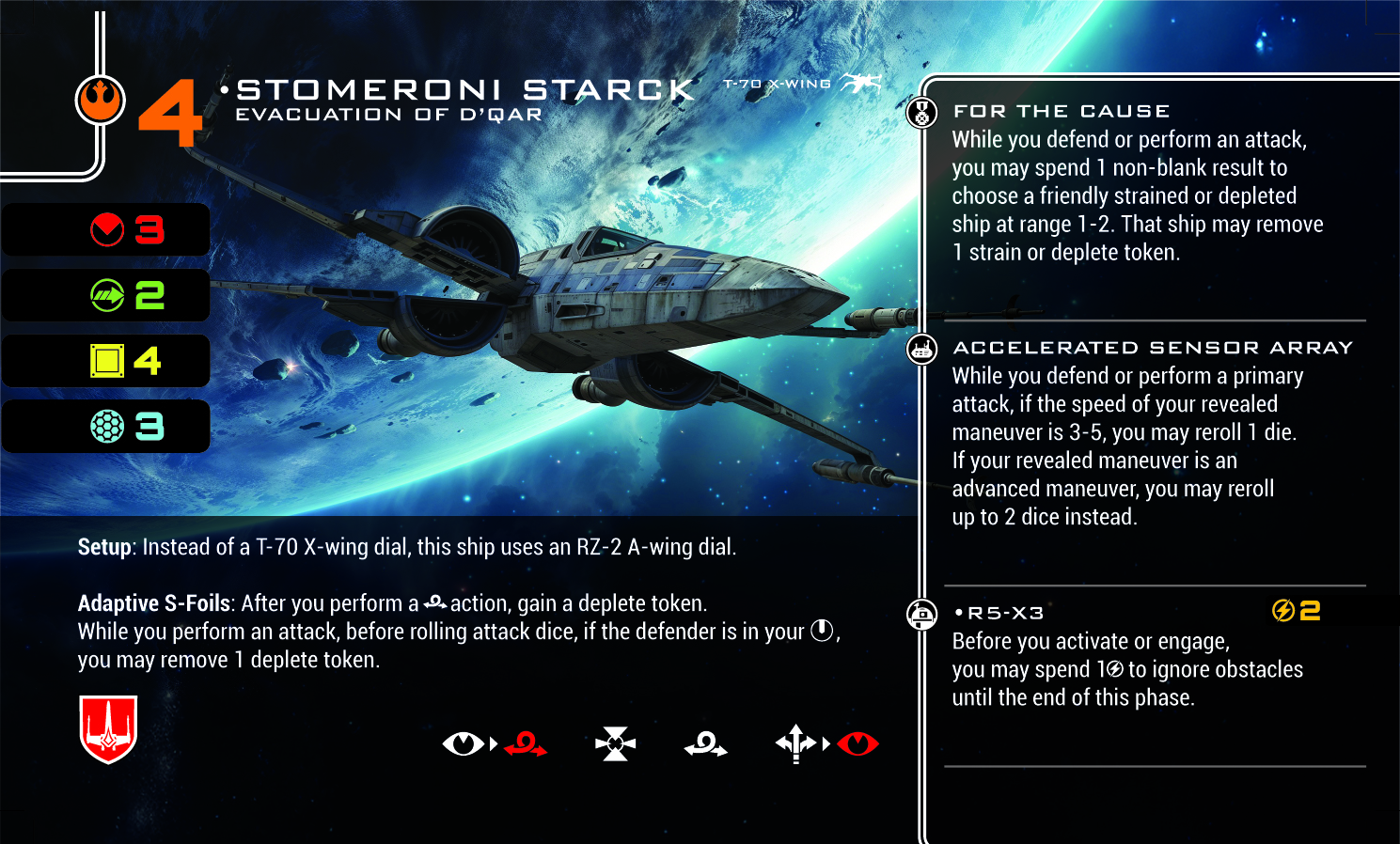1400x844 pixels.
Task: Activate the target lock action icon
Action: [616, 744]
